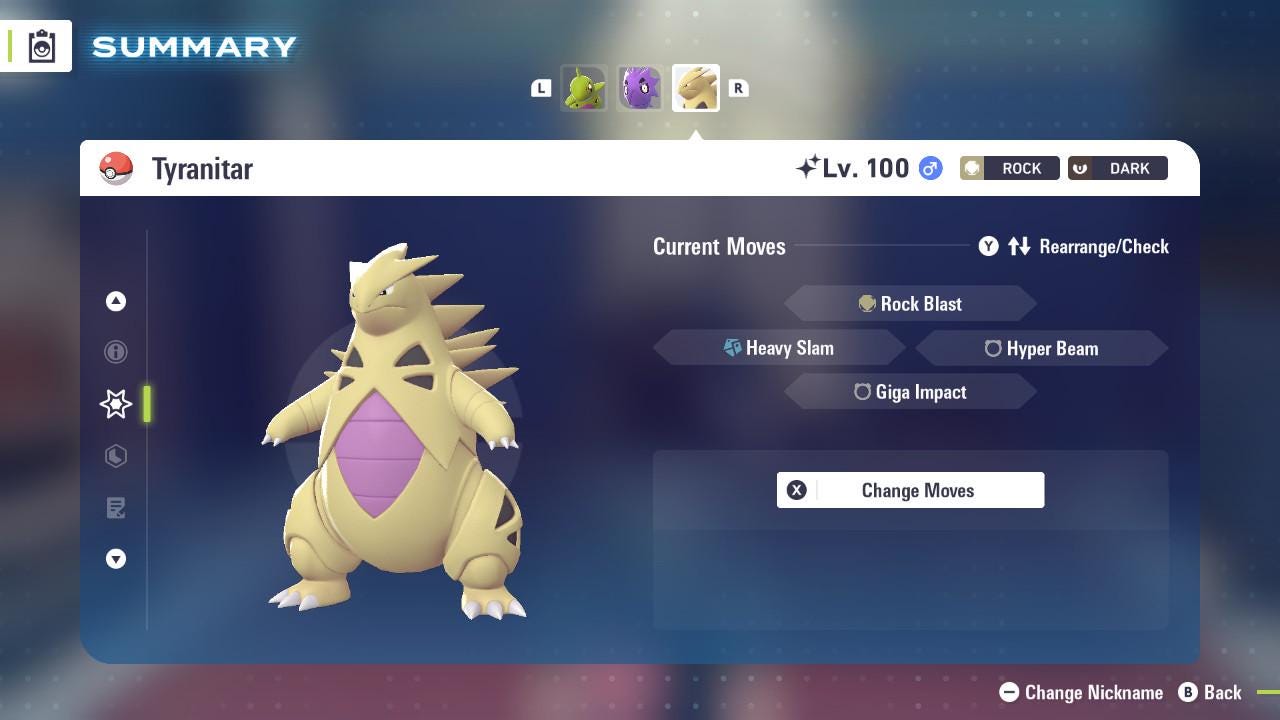Switch to the Pupitar party tab
Screen dimensions: 1280x720
coord(639,88)
